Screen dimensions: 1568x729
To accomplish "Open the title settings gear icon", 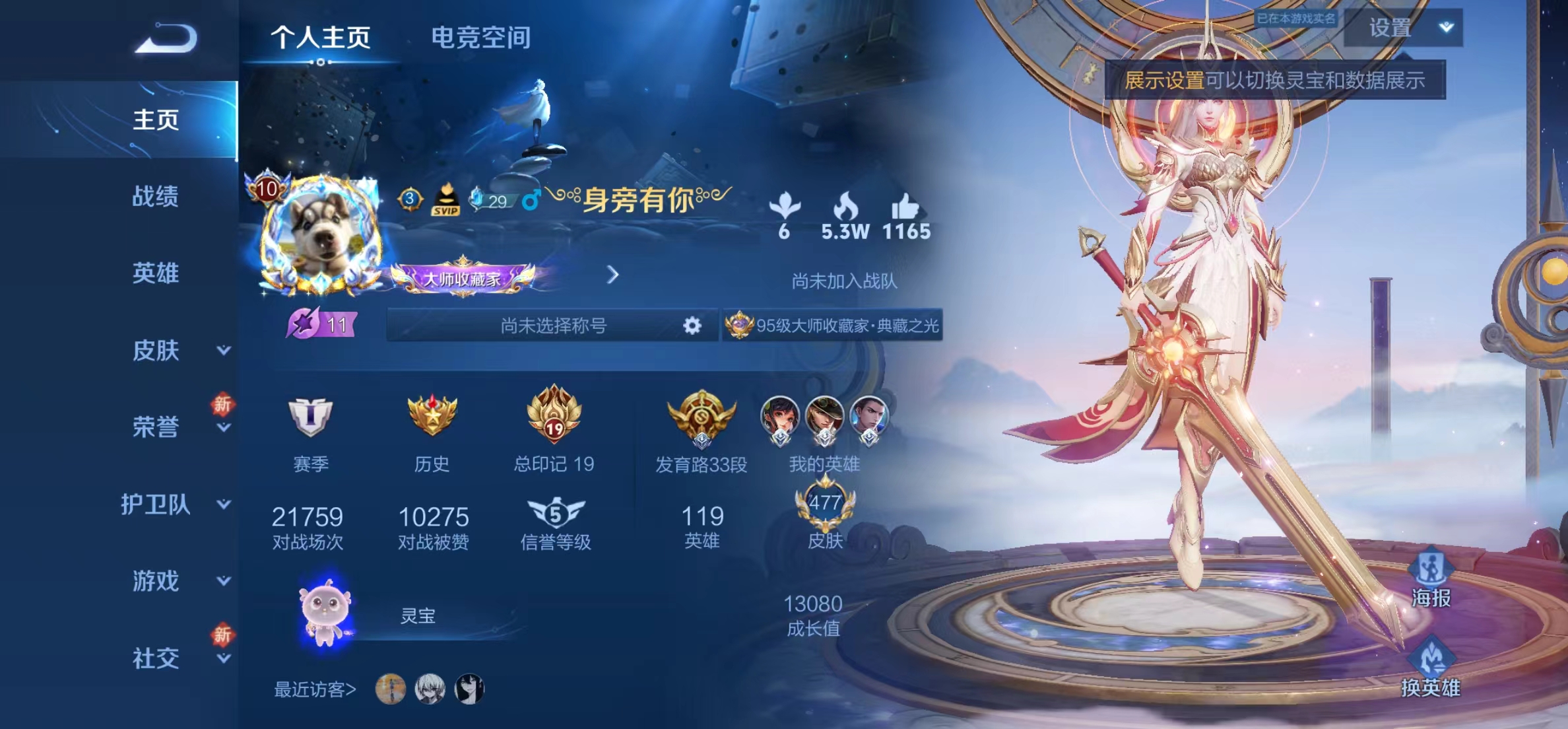I will tap(690, 325).
